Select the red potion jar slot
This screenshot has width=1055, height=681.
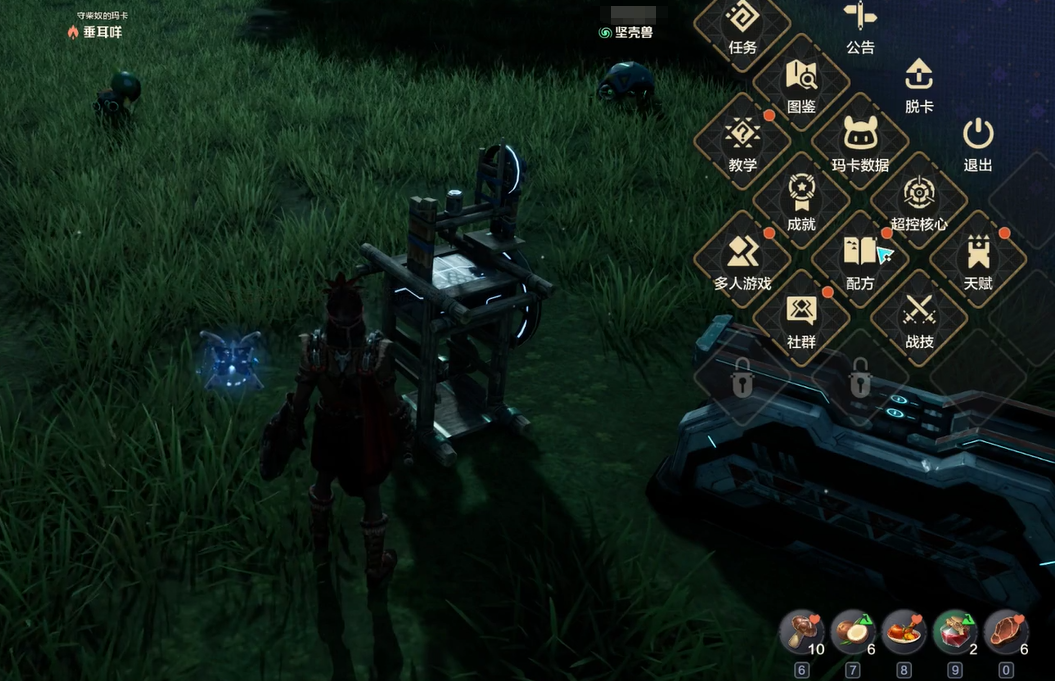pos(954,633)
